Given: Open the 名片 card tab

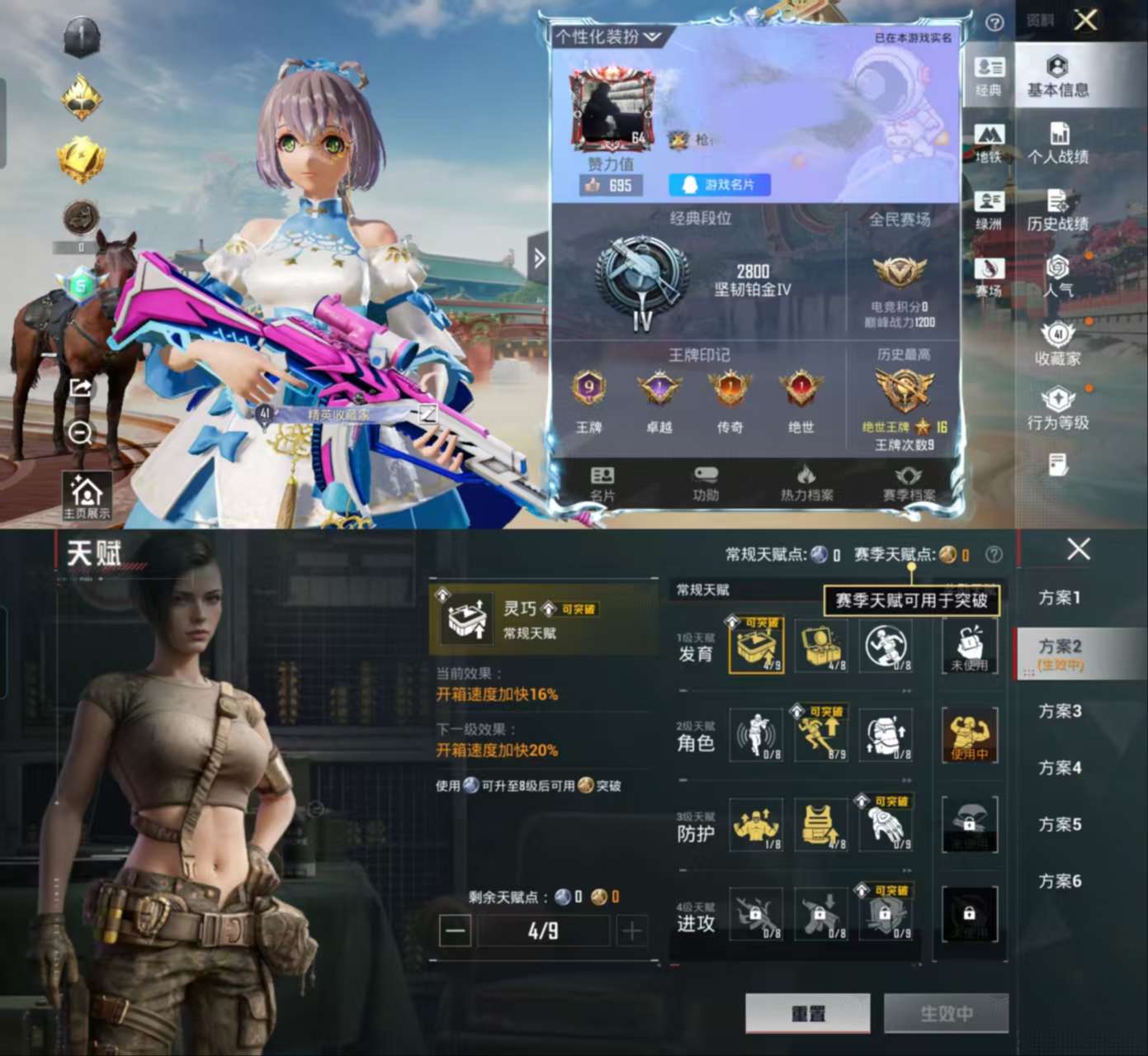Looking at the screenshot, I should coord(602,484).
